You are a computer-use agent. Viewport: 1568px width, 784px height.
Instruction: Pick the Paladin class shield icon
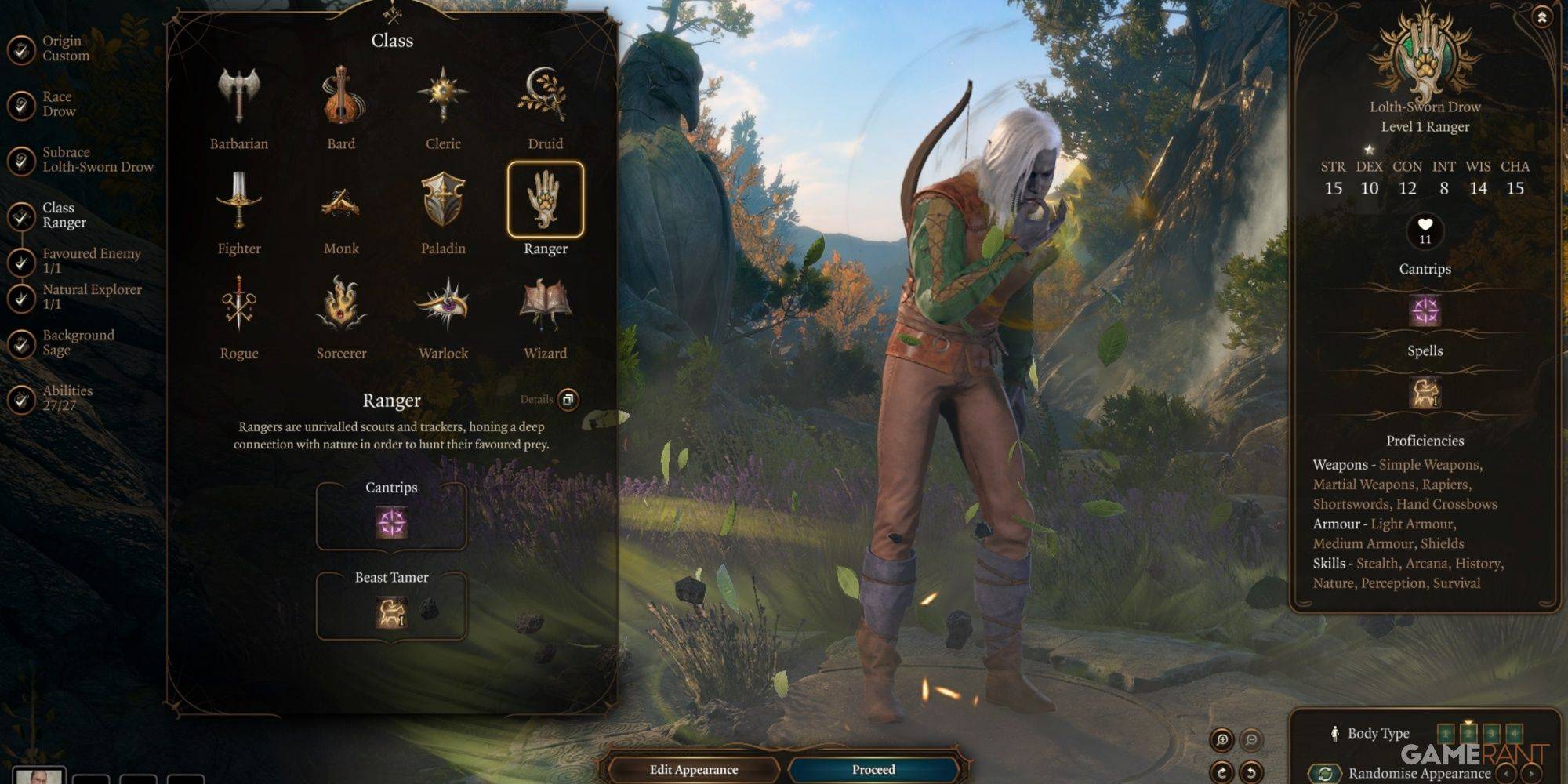point(443,201)
